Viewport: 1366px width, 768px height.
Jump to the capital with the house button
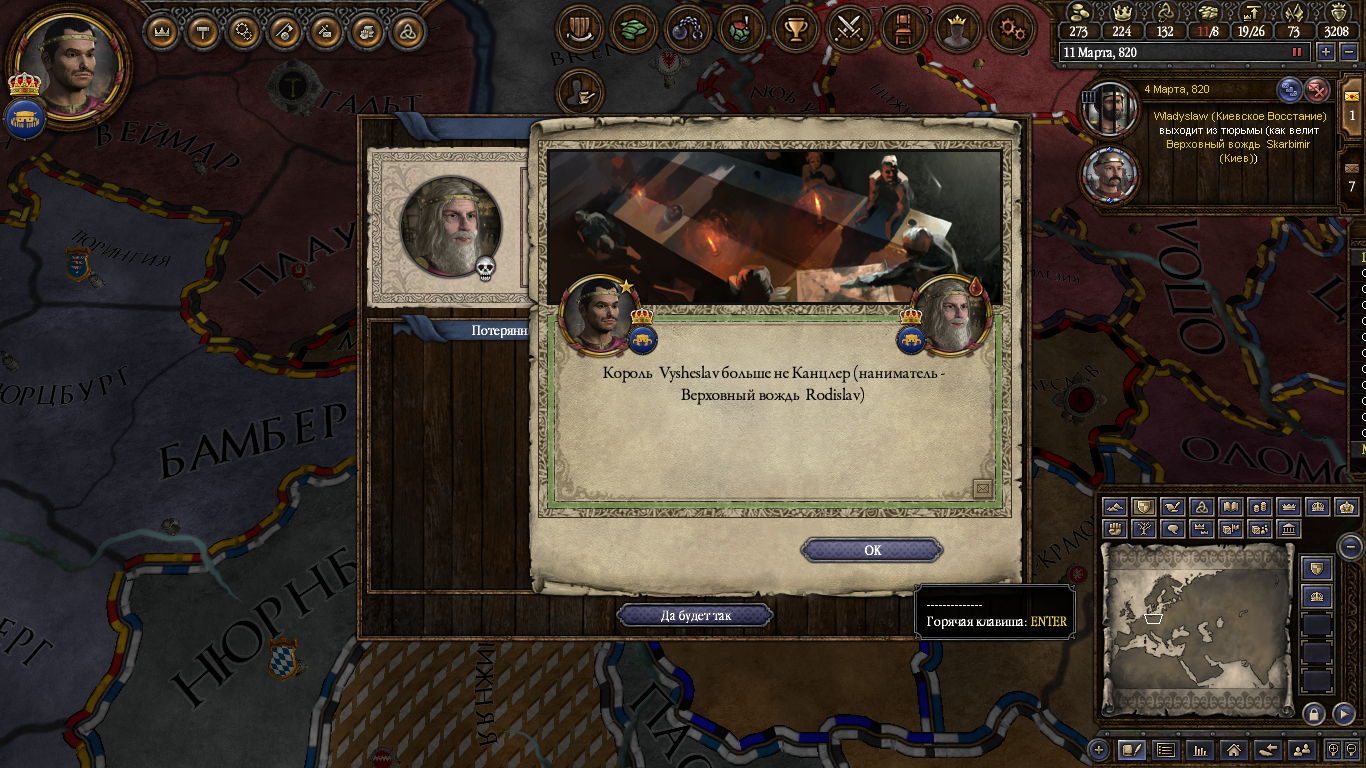pyautogui.click(x=1233, y=749)
